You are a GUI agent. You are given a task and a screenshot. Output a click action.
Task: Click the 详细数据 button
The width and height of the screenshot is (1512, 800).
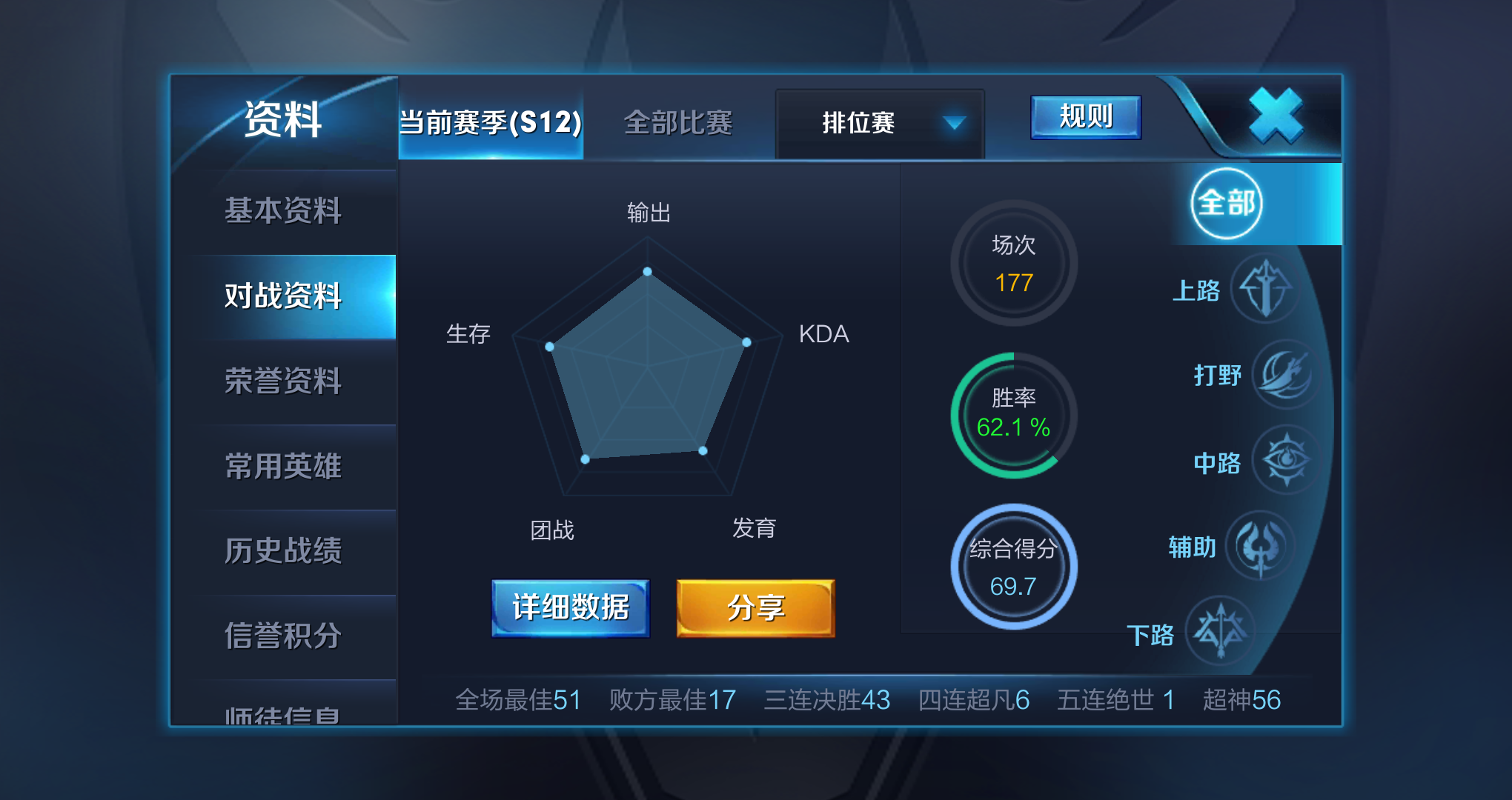pos(570,608)
